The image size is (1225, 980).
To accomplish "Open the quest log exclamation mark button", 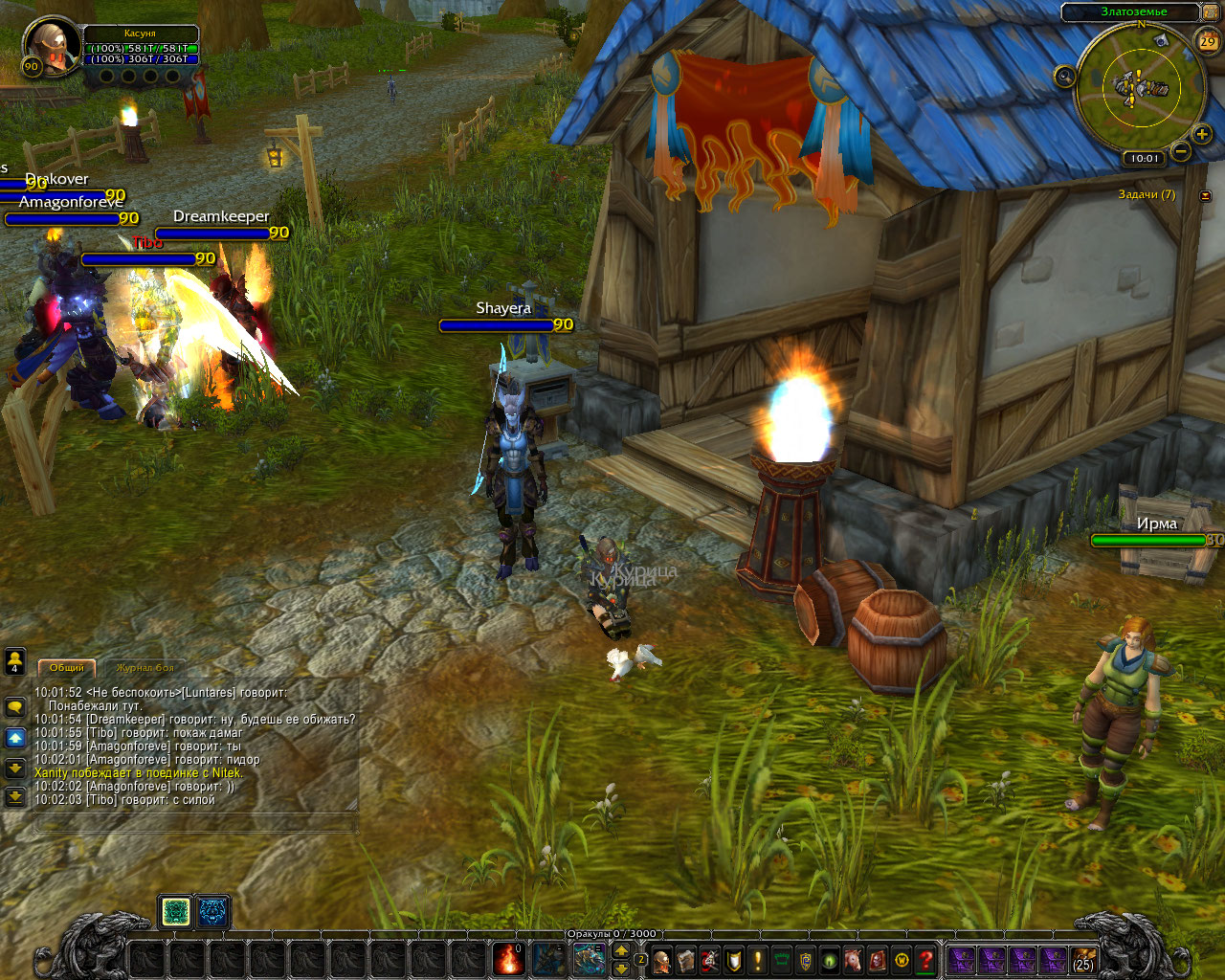I will coord(758,959).
